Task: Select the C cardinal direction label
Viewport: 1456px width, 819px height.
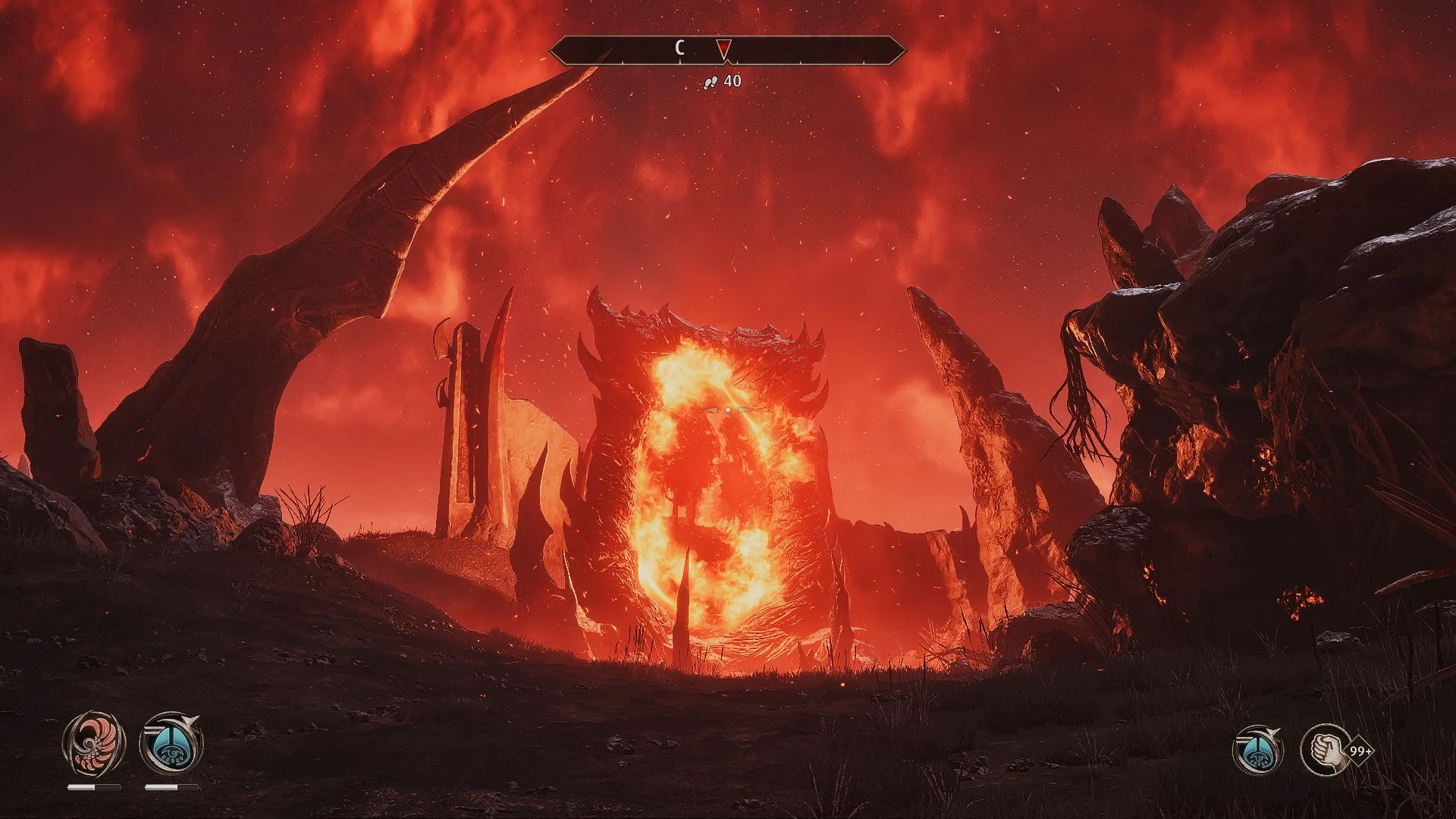Action: [x=679, y=46]
